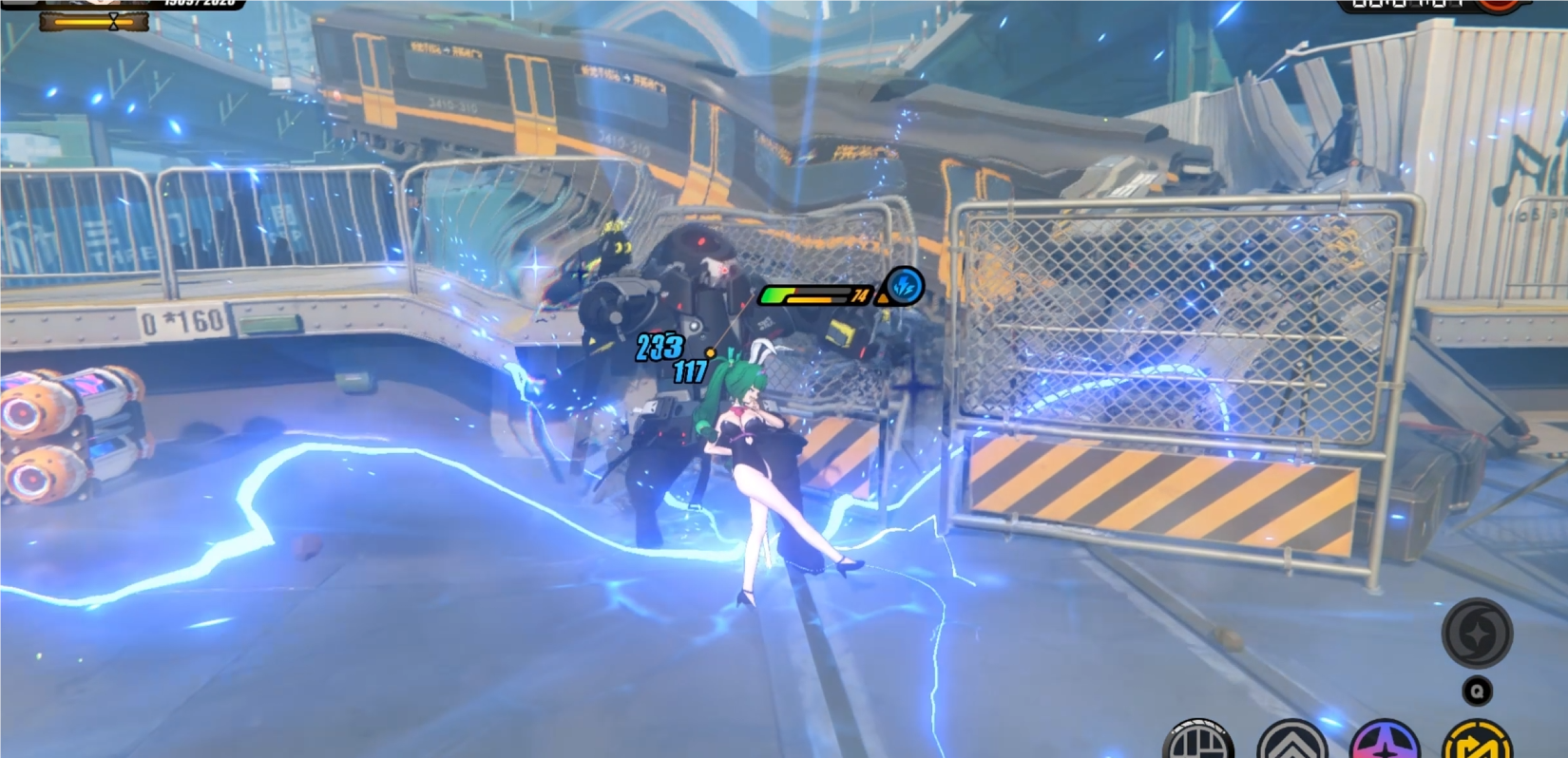Activate the purple special attack skill icon
Screen dimensions: 1568x758
[x=1385, y=747]
